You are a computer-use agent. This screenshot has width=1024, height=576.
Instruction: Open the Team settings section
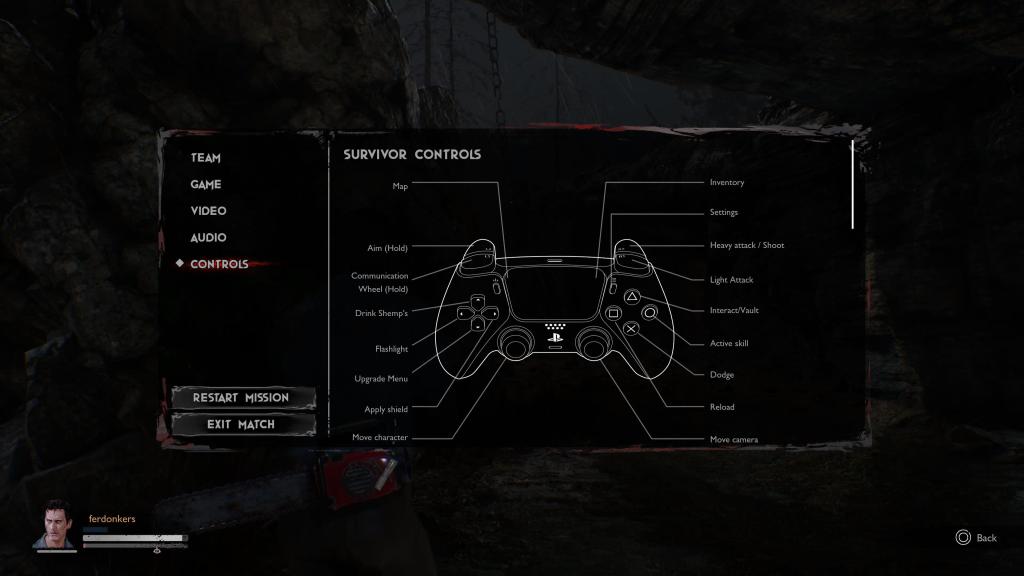click(x=206, y=158)
